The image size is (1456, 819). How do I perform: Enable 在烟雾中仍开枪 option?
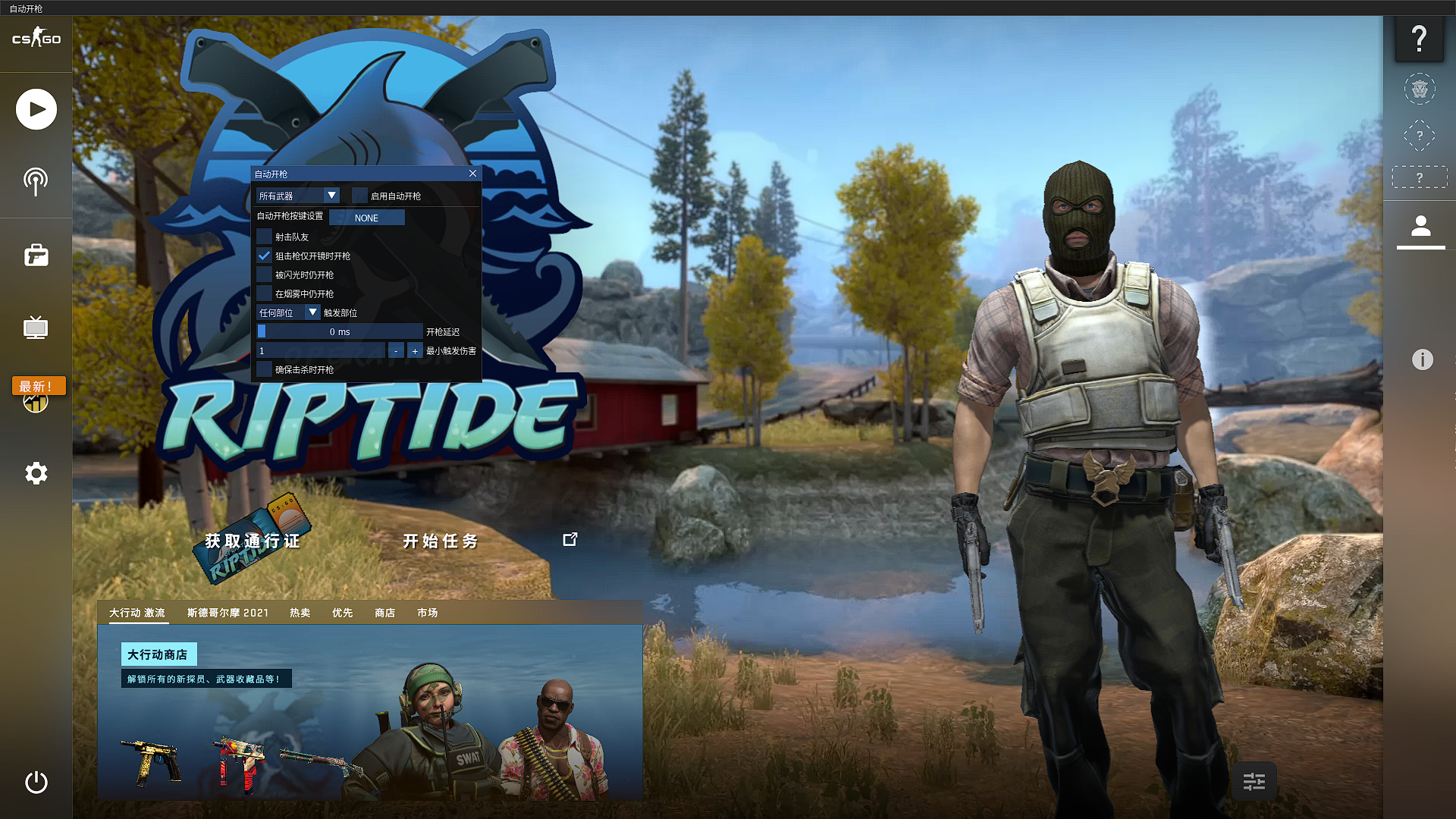pos(263,293)
